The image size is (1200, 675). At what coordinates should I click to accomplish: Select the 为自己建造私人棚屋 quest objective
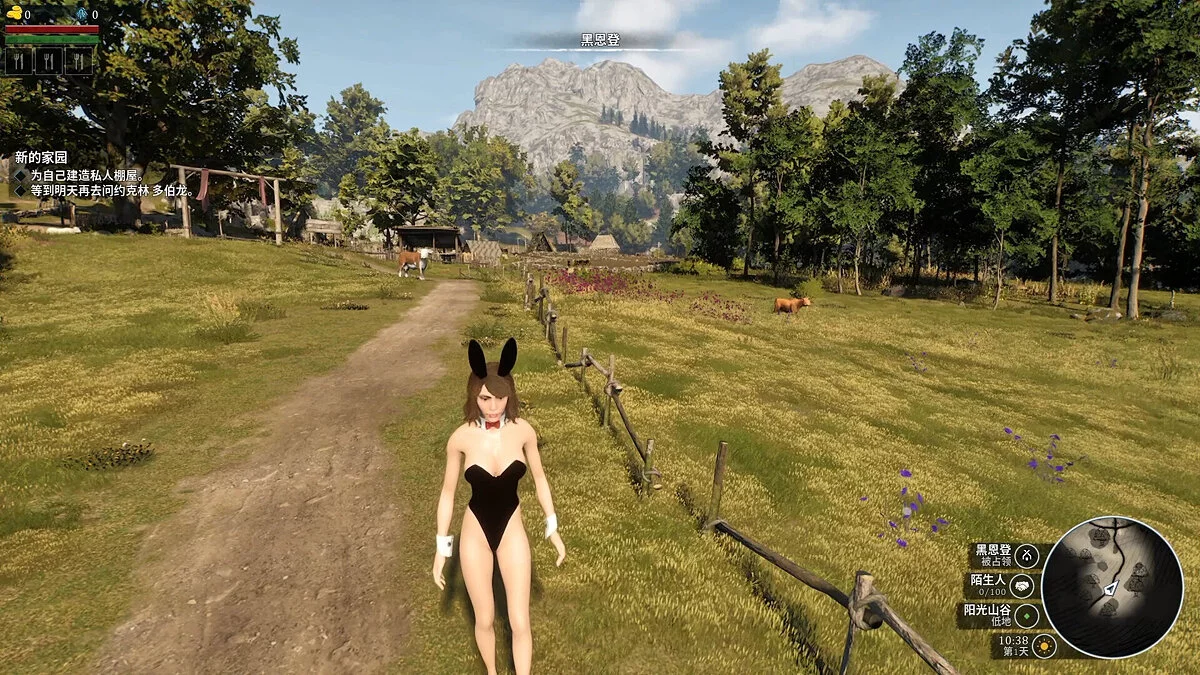pyautogui.click(x=86, y=175)
